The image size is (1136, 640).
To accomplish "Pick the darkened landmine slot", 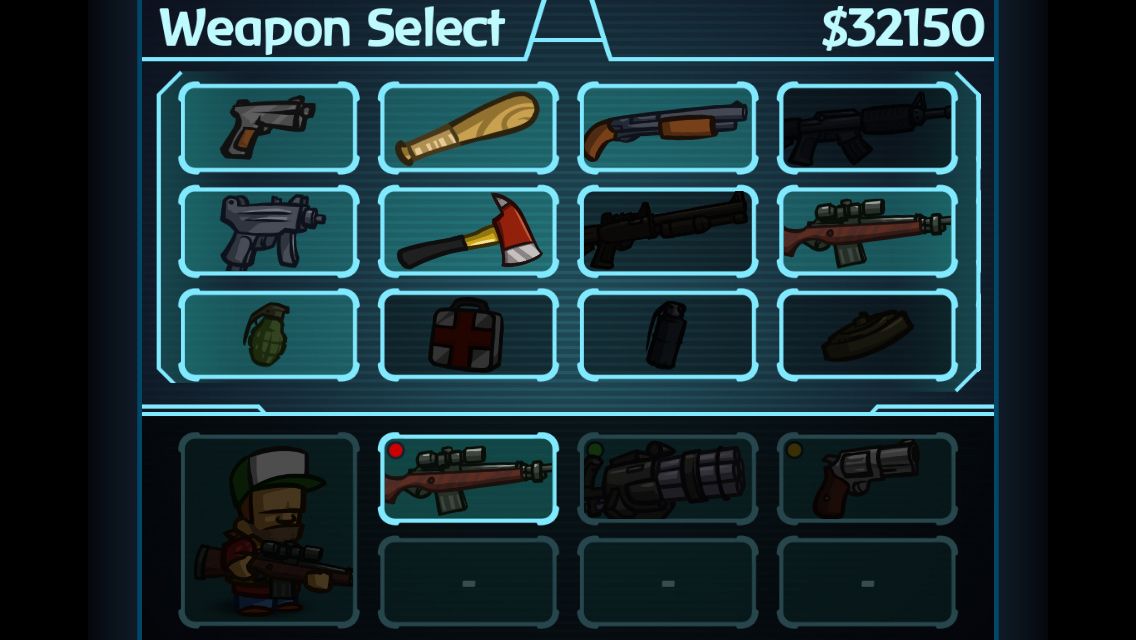I will pos(867,335).
